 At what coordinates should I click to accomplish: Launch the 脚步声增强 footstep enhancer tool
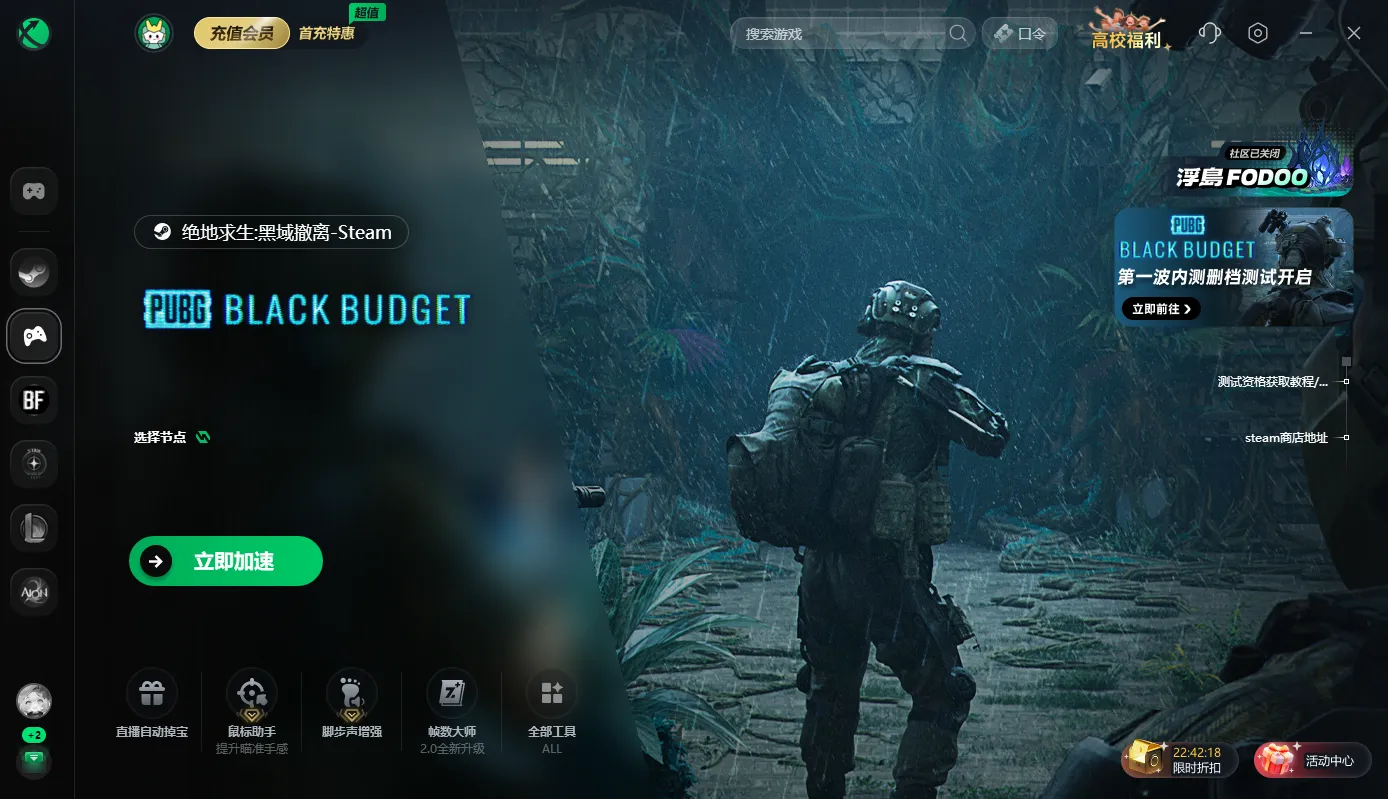351,691
